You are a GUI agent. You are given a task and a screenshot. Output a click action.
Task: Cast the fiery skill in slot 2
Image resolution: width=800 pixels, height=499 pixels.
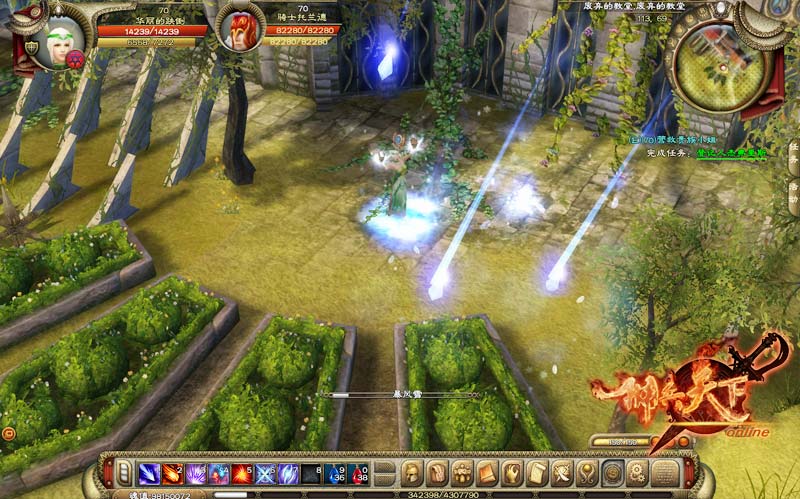[171, 472]
